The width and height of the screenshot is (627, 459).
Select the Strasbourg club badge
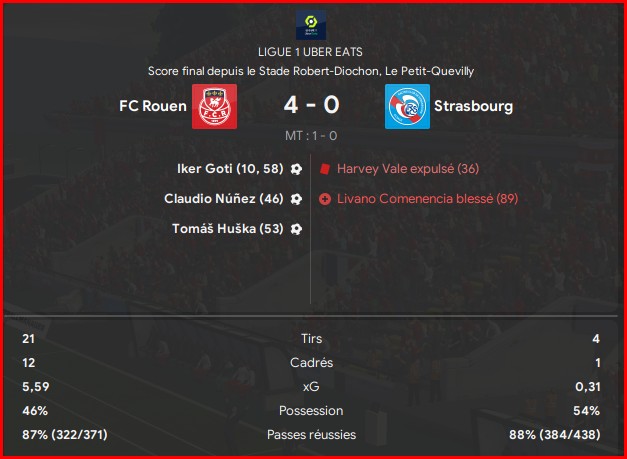[x=407, y=106]
